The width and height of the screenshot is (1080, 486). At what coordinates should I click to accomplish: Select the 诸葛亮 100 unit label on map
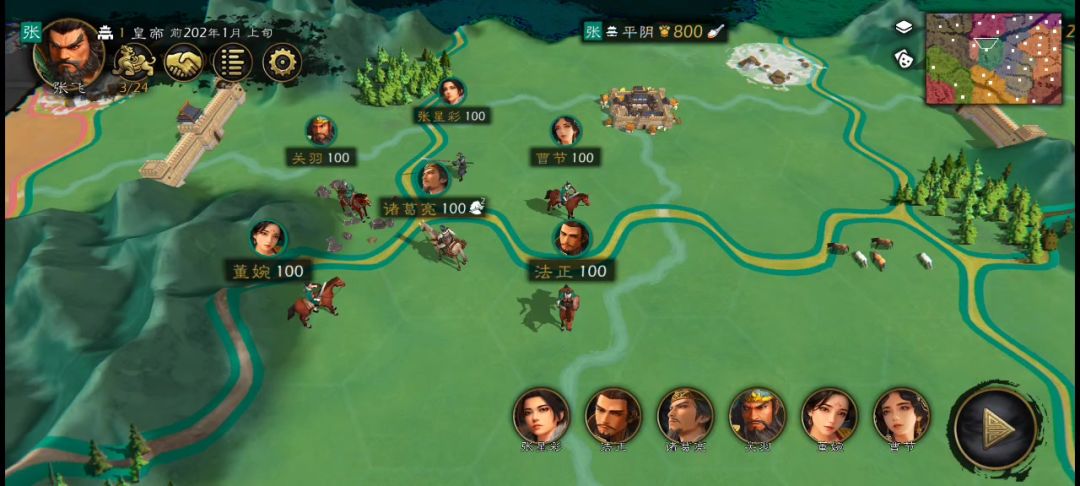click(424, 208)
